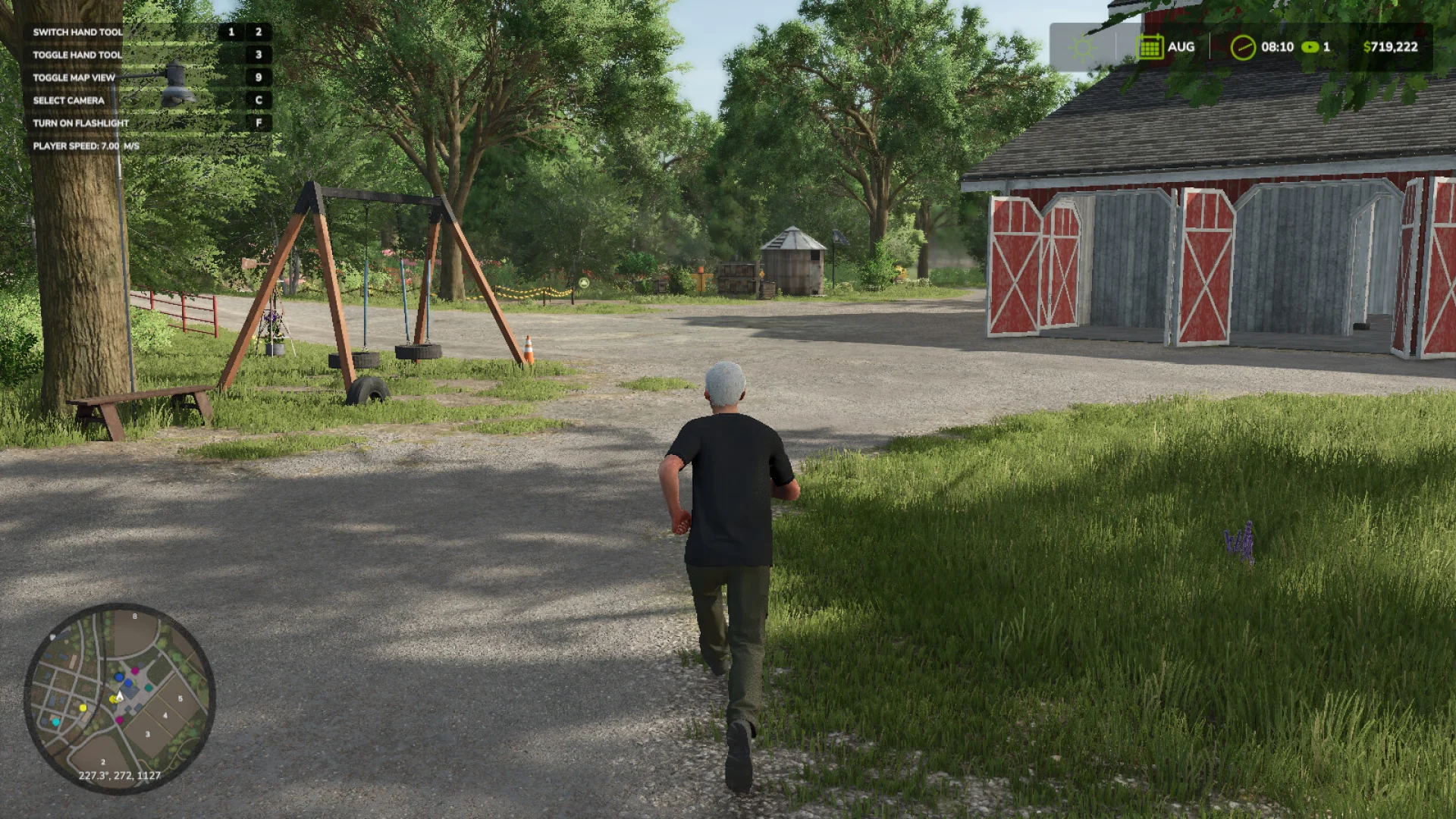Click the cyan marker on the minimap
1456x819 pixels.
(x=55, y=721)
